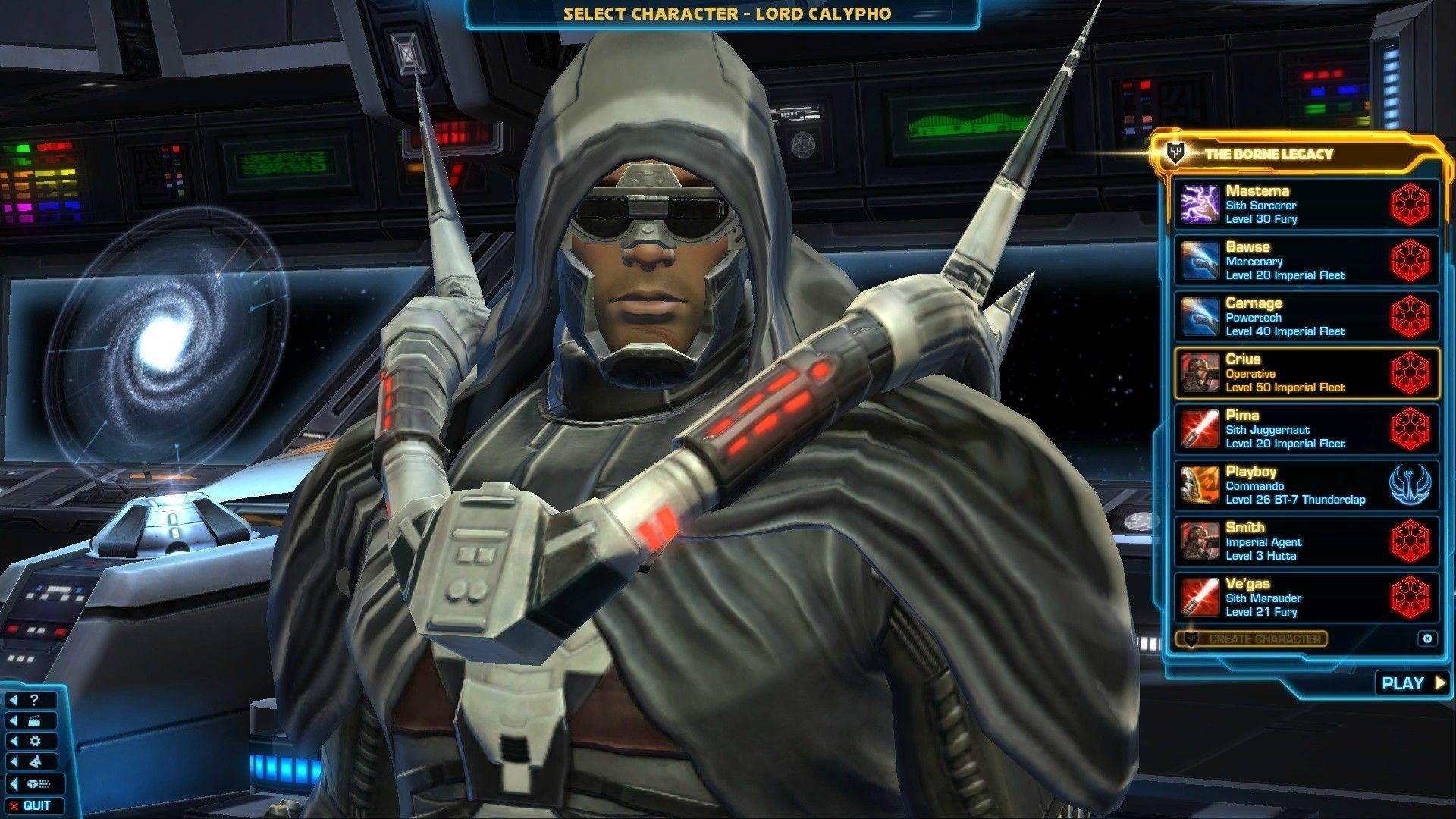Expand the help sidebar entry arrow

click(x=13, y=700)
